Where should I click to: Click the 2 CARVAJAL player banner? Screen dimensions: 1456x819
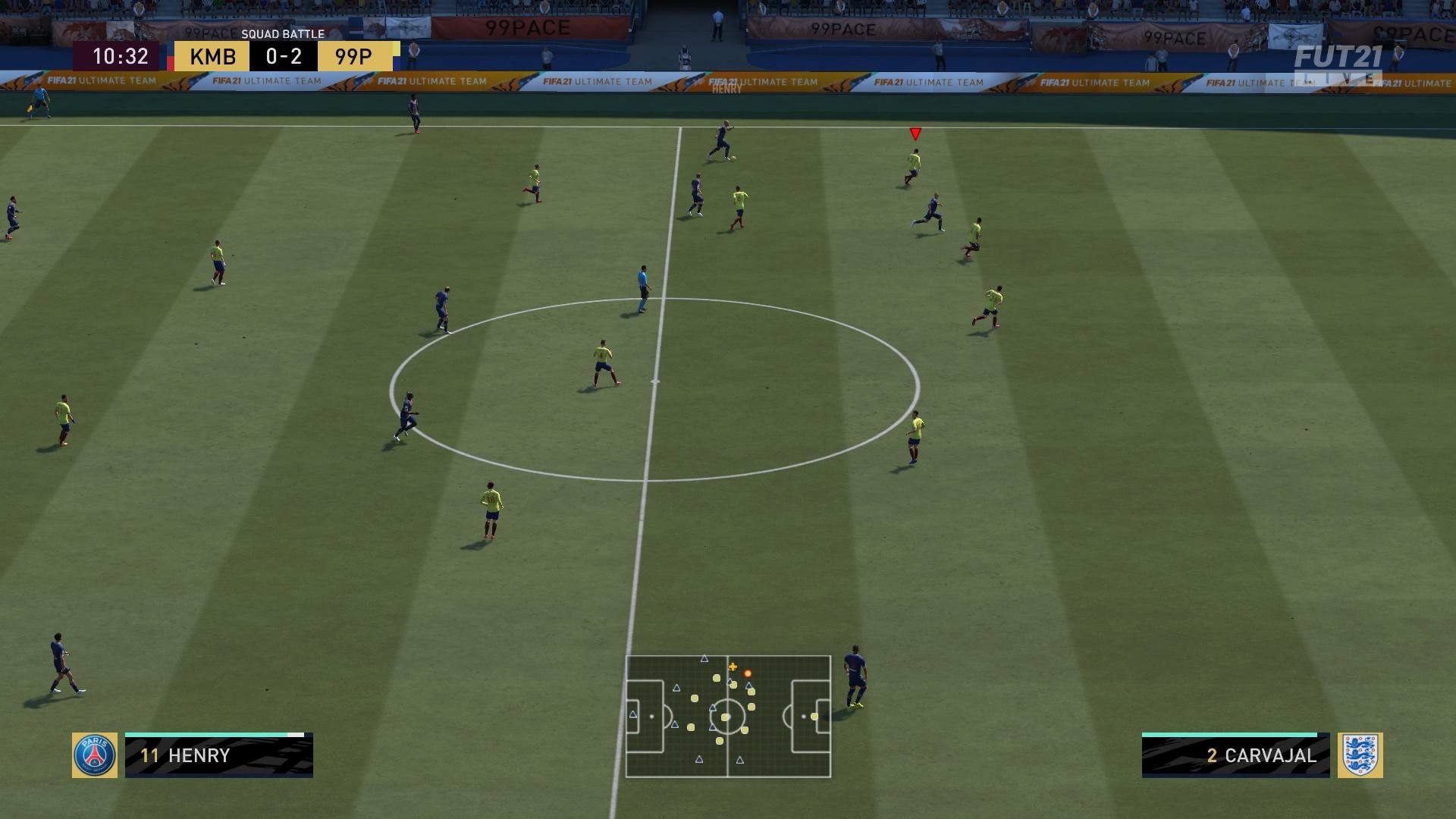[1236, 755]
